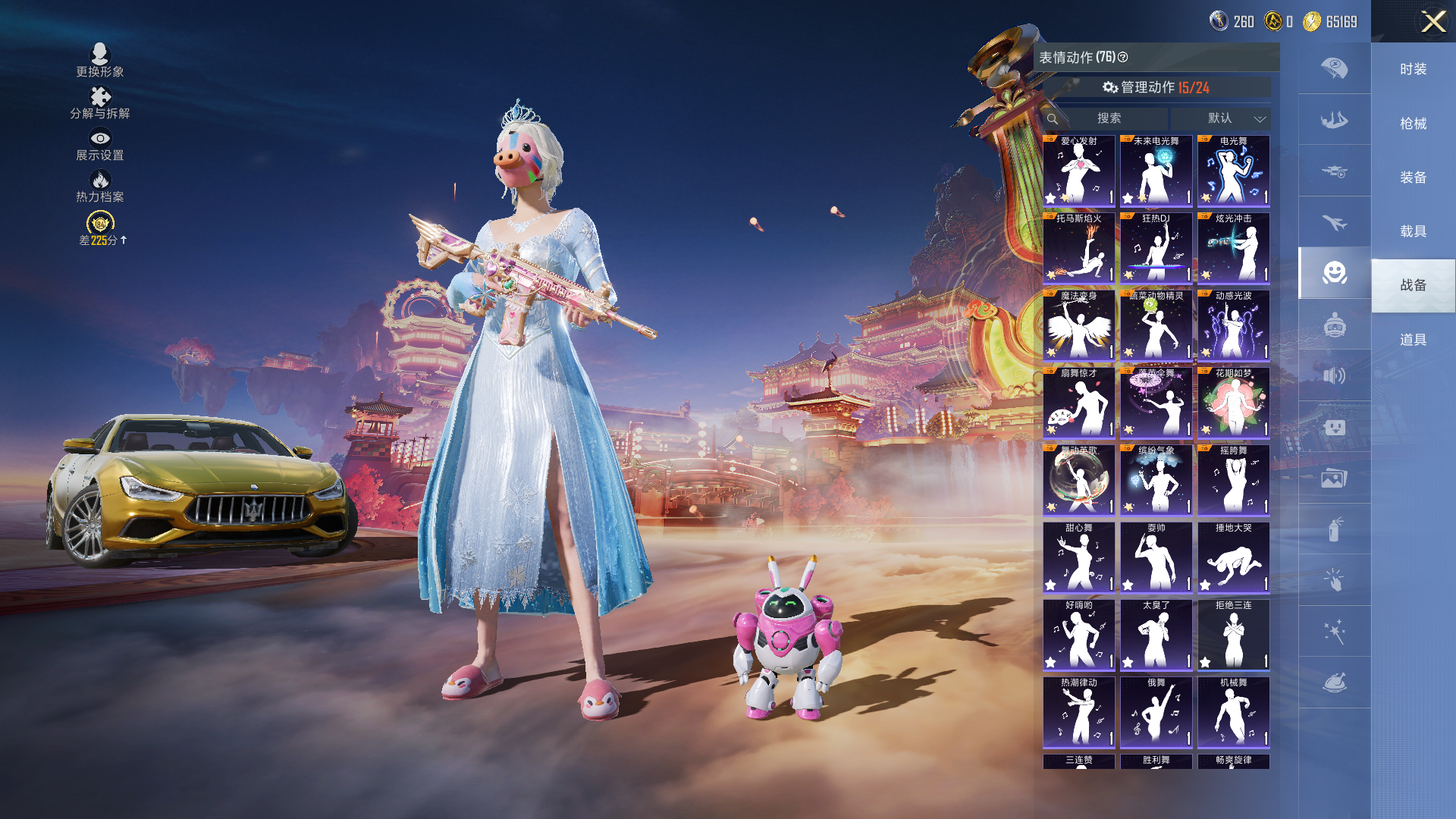
Task: Choose the 机械舞 emote
Action: (x=1233, y=712)
